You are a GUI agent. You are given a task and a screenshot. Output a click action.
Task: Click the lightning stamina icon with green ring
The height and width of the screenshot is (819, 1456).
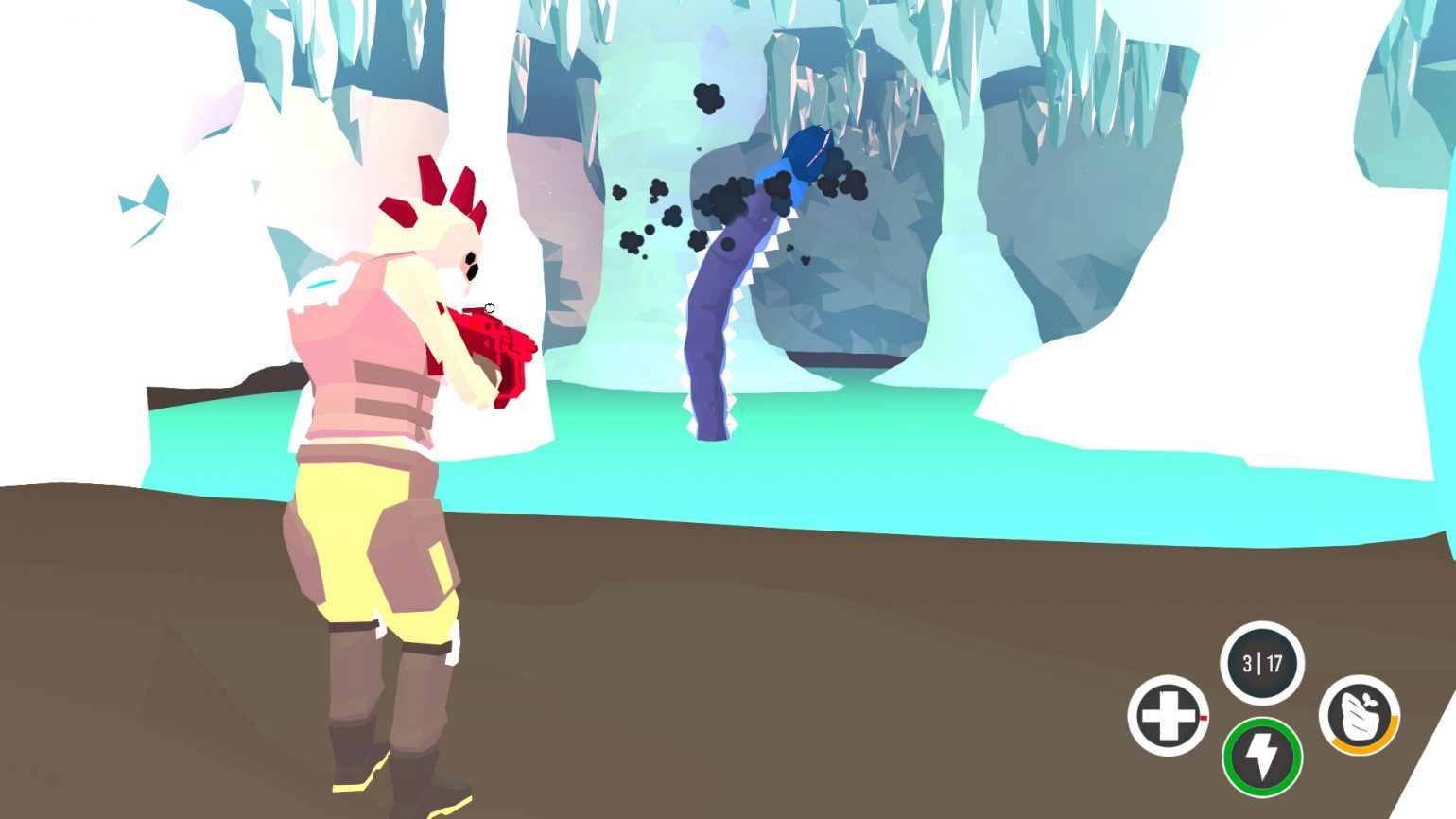pos(1262,757)
